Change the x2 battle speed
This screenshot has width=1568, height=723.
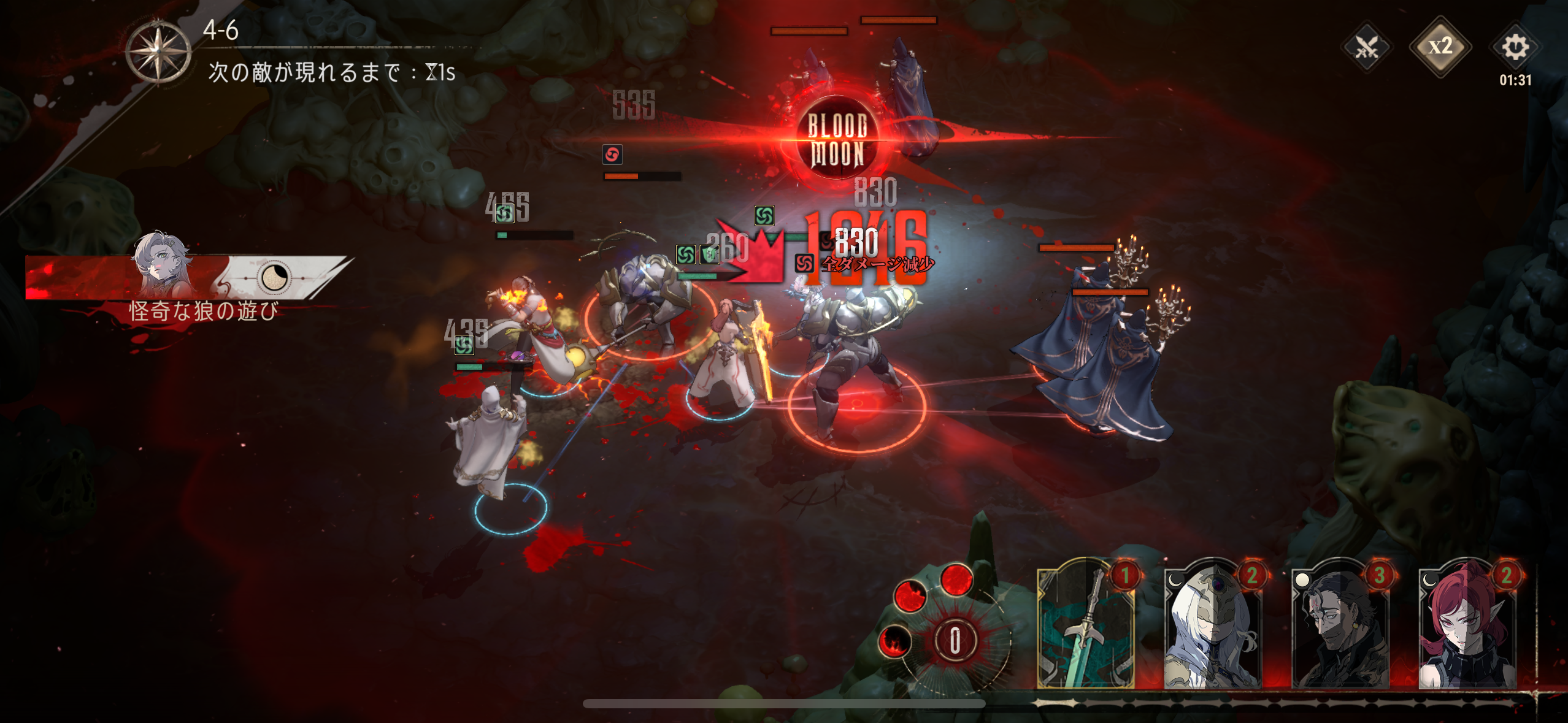click(x=1440, y=47)
